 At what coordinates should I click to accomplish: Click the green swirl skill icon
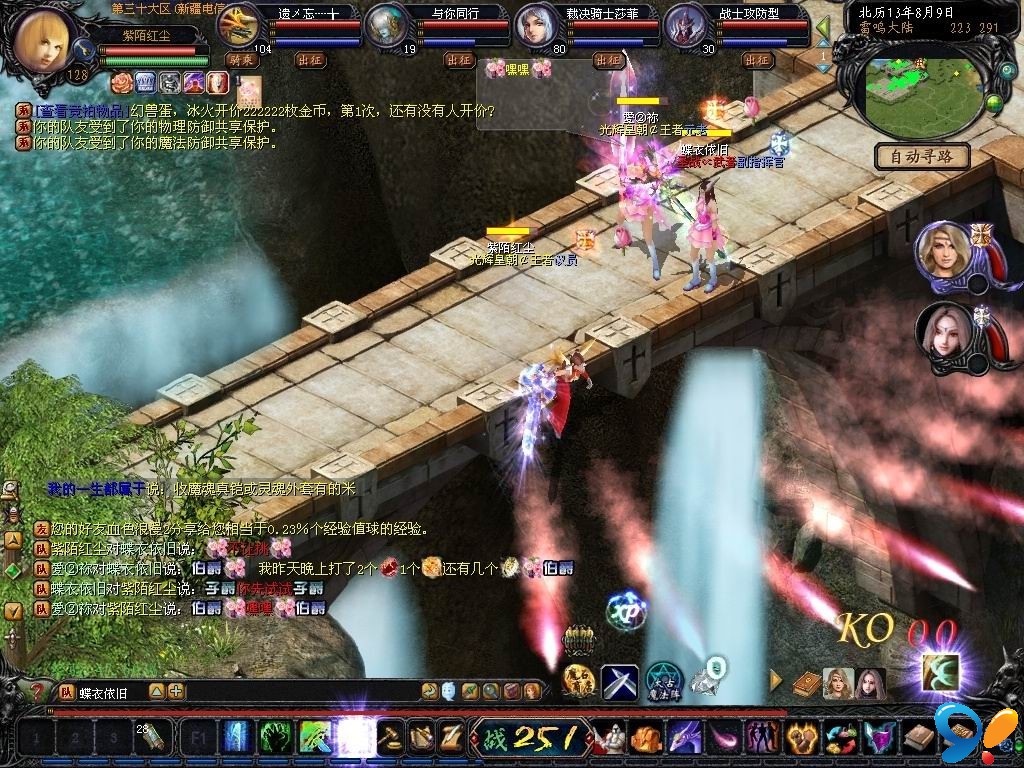pos(276,738)
